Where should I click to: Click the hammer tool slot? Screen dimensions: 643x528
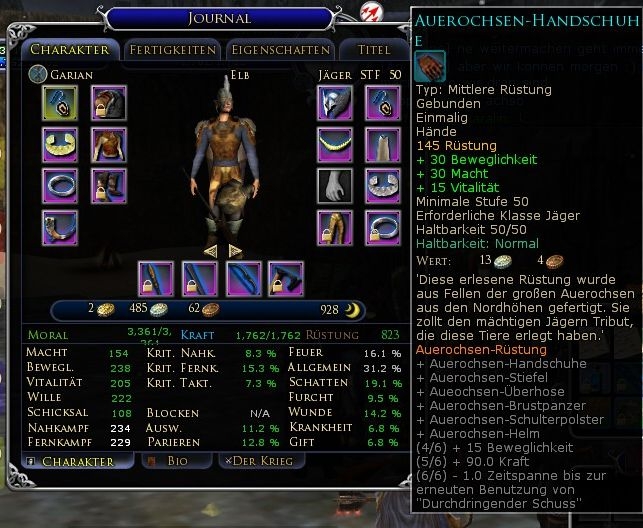[x=286, y=279]
